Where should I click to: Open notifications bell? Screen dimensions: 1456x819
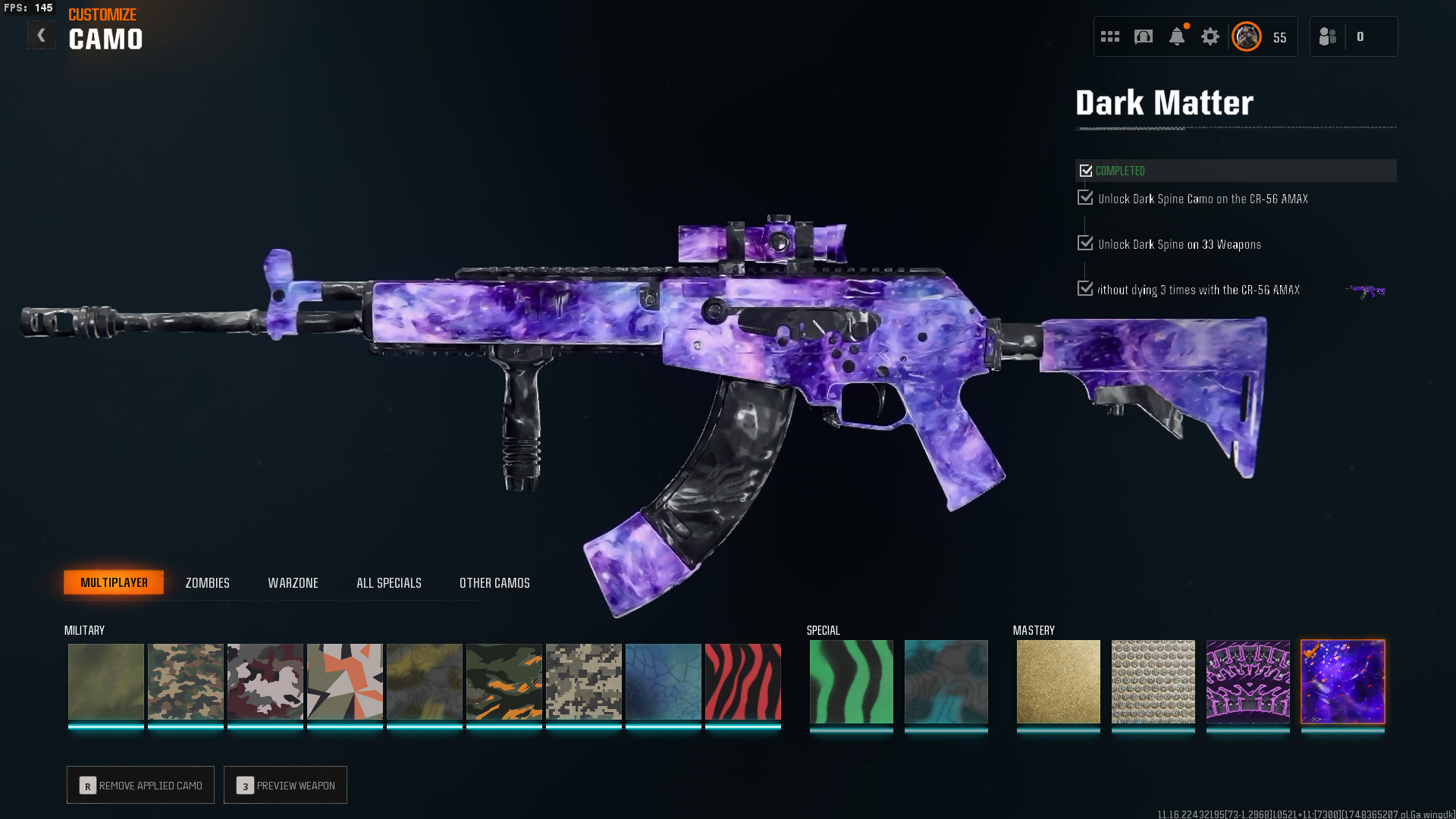1176,36
